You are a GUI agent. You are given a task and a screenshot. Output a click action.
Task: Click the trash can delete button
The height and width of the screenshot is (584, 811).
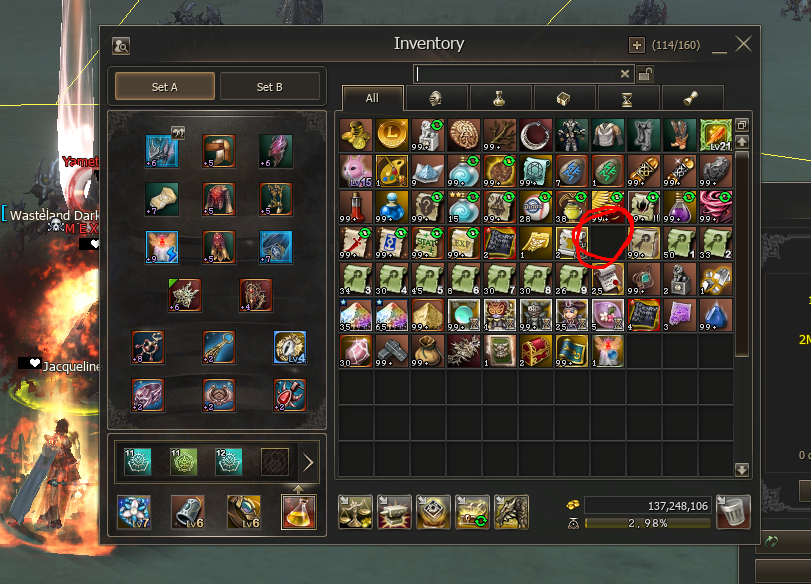click(734, 511)
